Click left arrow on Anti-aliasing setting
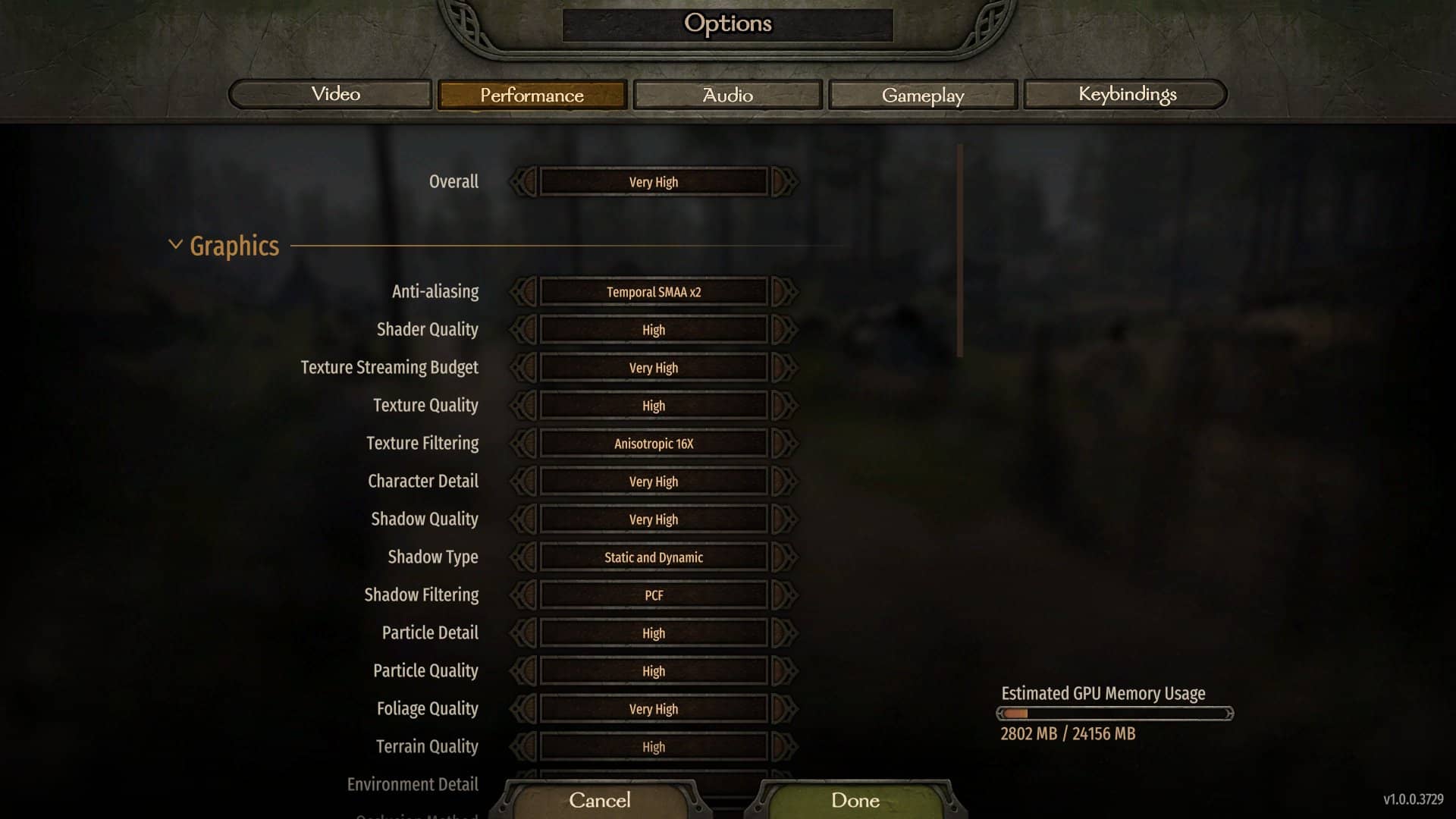The image size is (1456, 819). tap(523, 291)
